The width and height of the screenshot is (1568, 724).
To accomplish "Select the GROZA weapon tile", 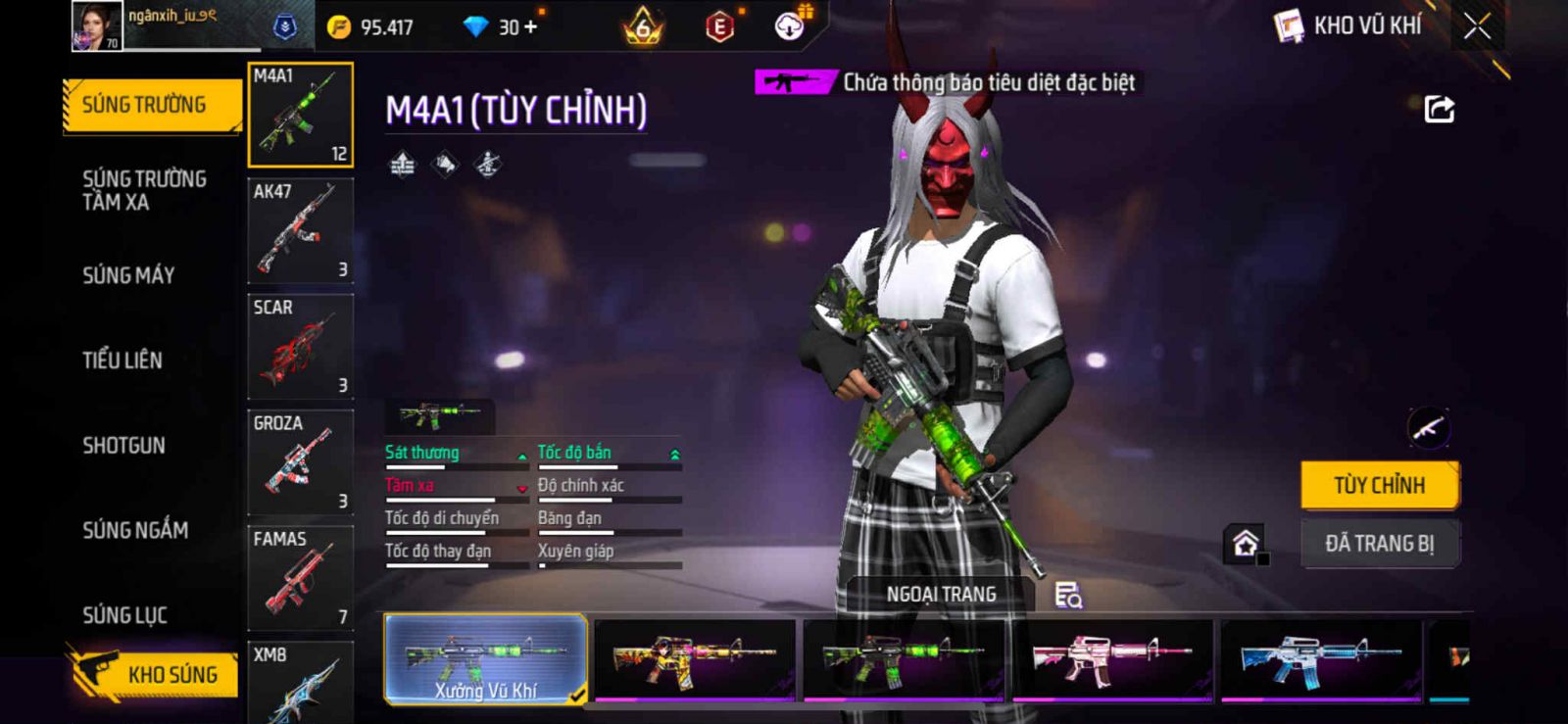I will (300, 462).
